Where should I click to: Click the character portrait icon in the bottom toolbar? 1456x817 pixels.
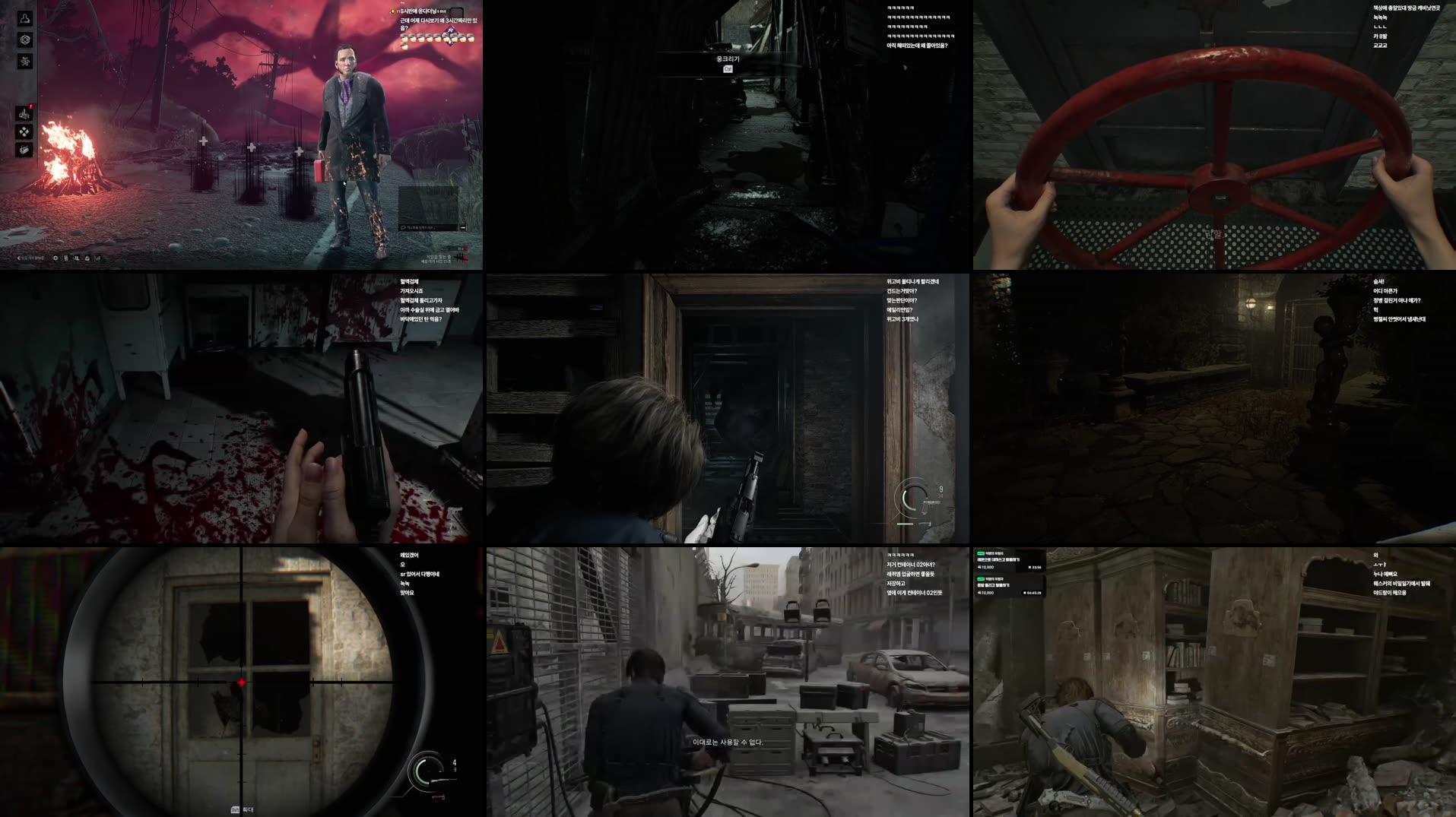coord(86,258)
